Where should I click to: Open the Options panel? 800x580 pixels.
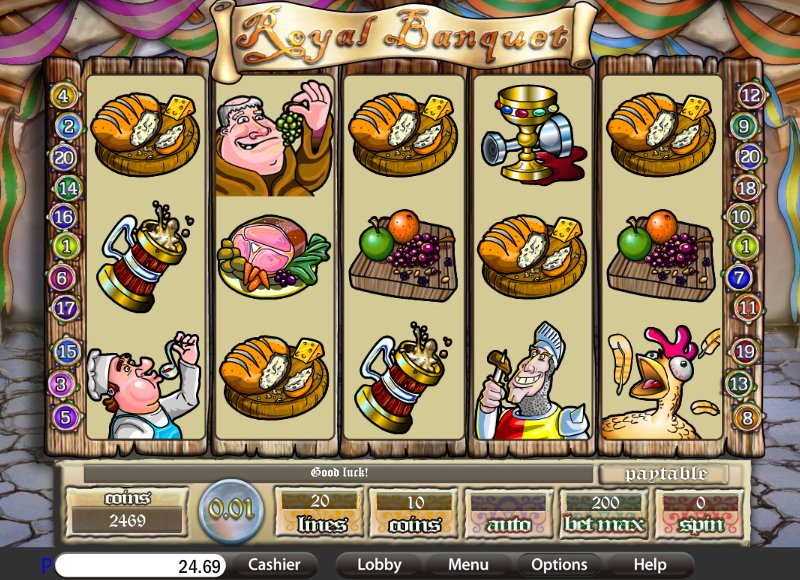(x=559, y=565)
